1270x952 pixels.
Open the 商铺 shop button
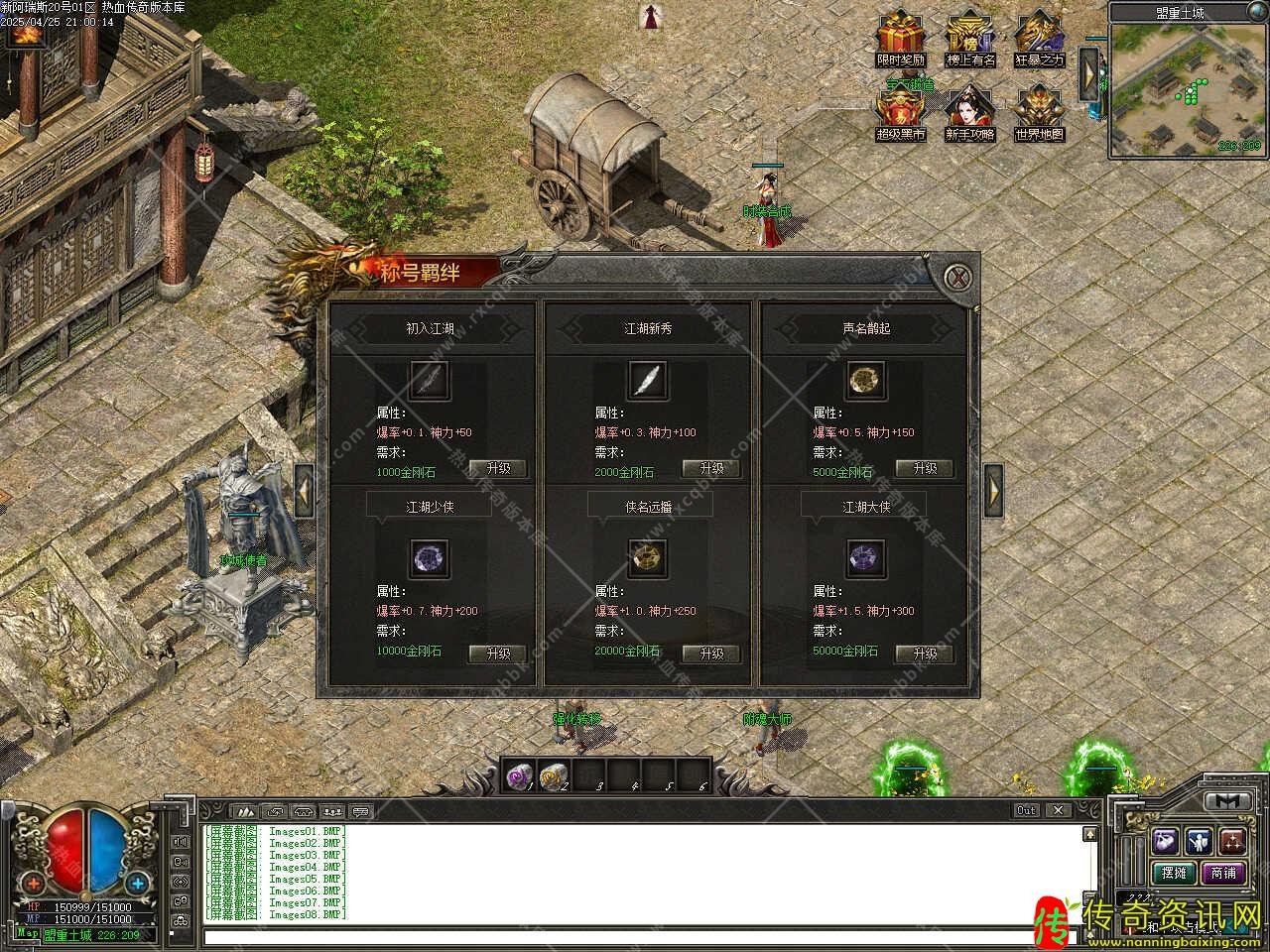1222,873
